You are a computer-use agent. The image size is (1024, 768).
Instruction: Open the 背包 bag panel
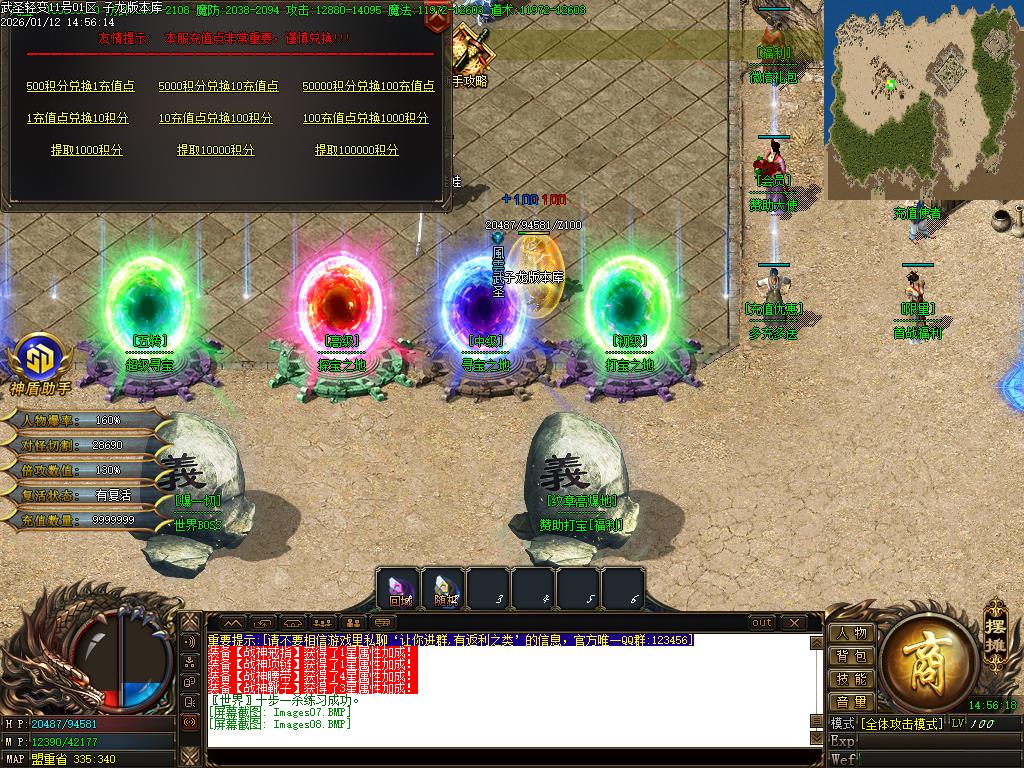[x=851, y=656]
